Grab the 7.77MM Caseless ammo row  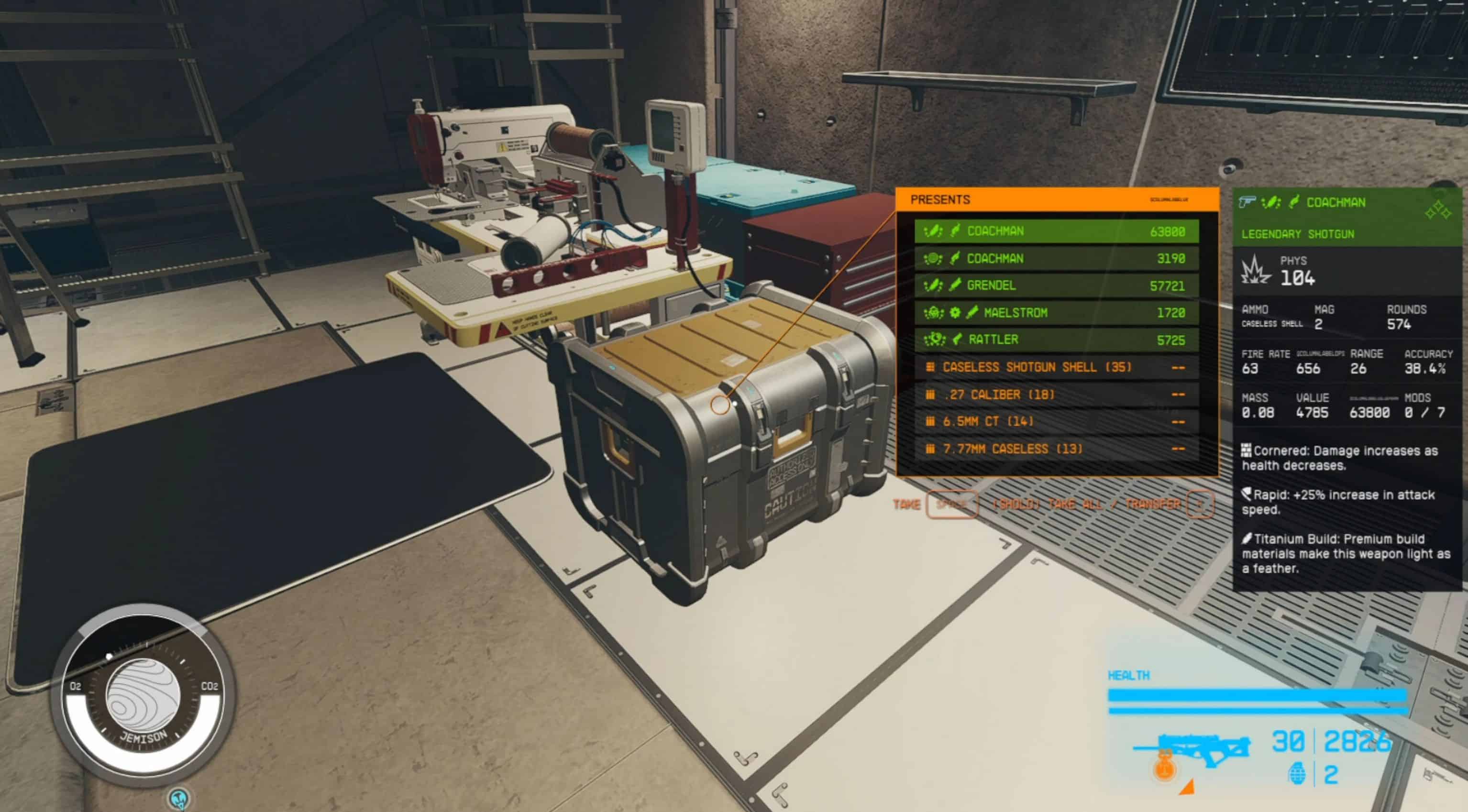tap(1056, 449)
